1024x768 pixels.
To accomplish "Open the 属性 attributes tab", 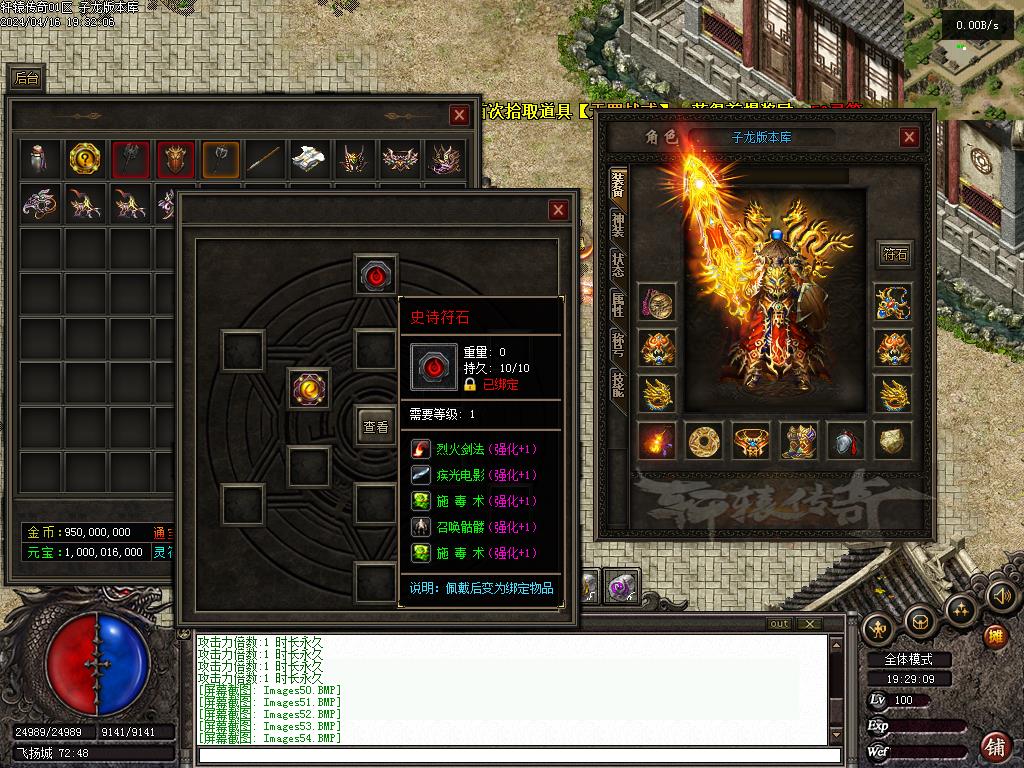I will coord(618,303).
